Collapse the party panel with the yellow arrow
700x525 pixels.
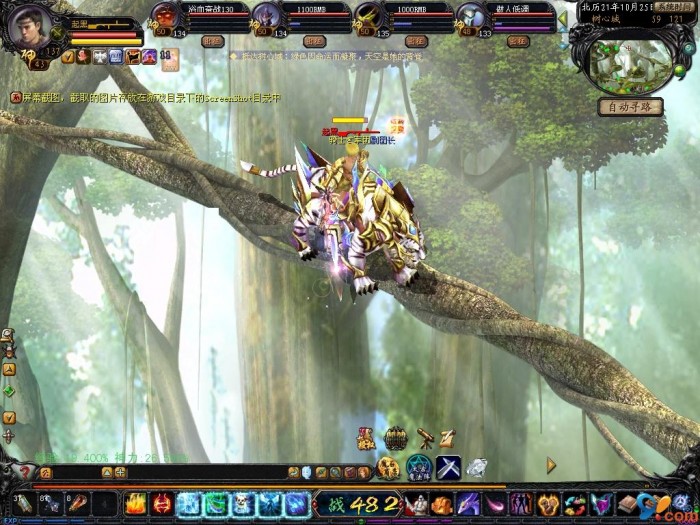[562, 19]
